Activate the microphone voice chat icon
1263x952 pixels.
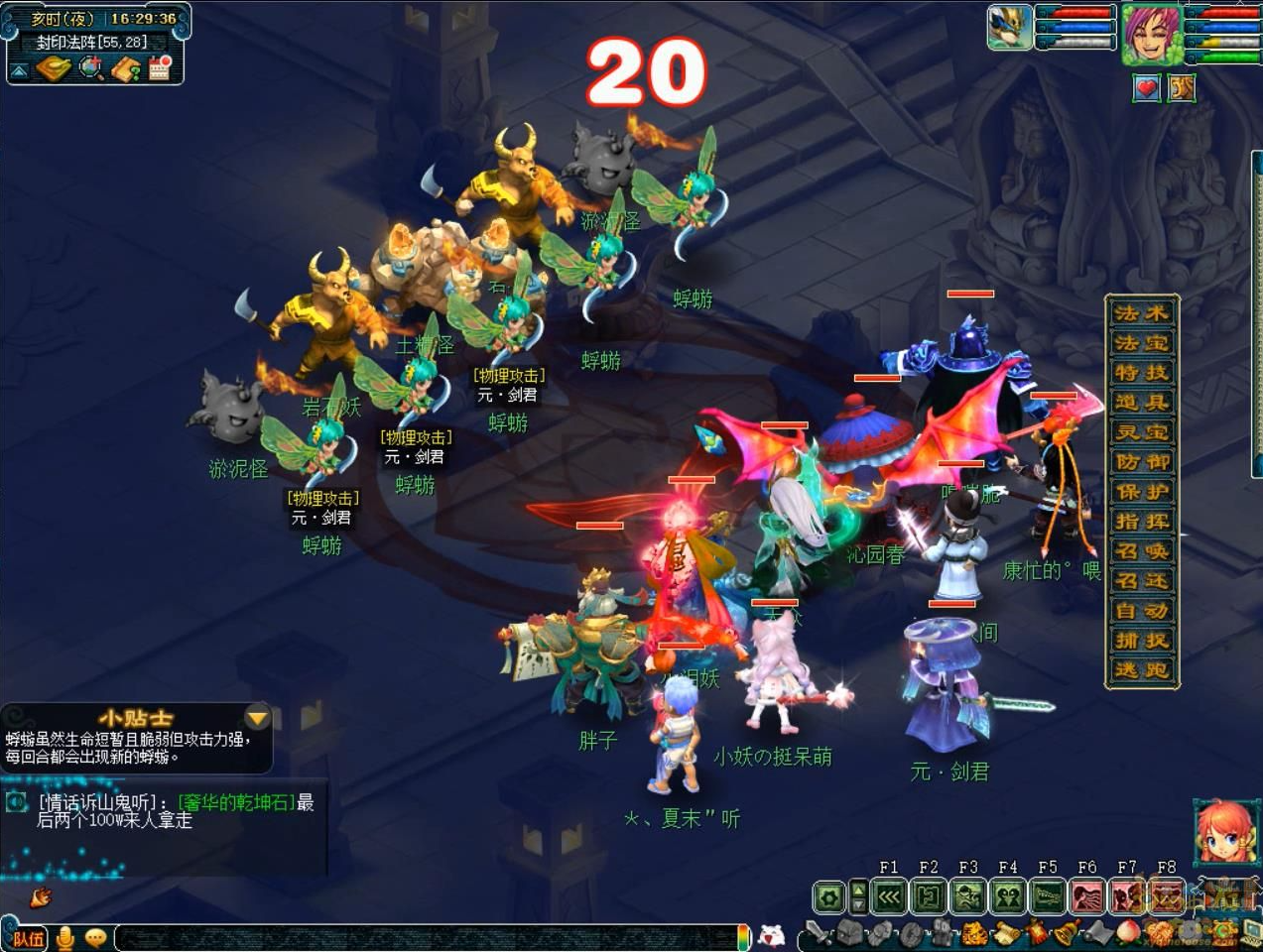[x=66, y=937]
